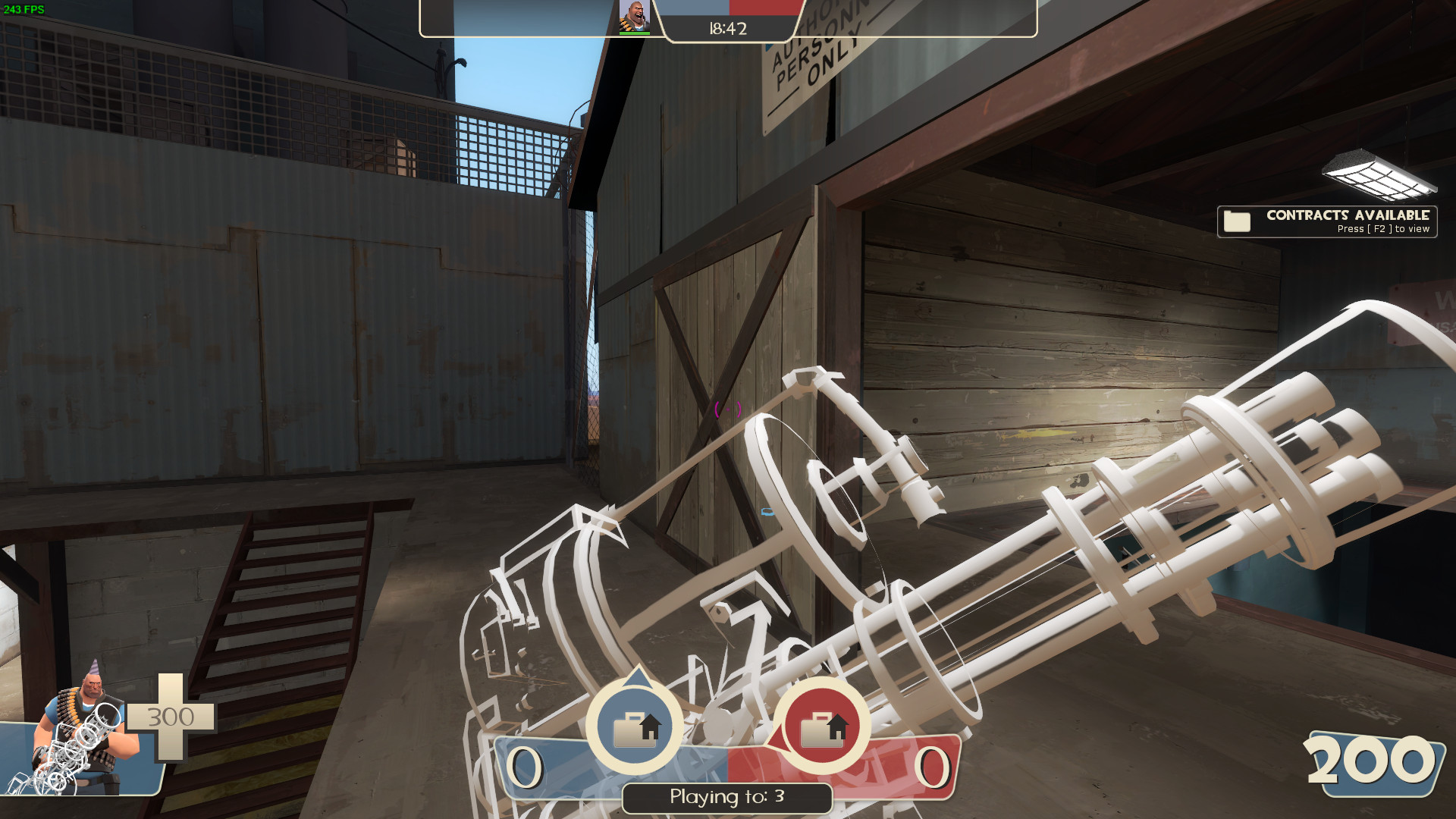1456x819 pixels.
Task: Select the RED score counter showing 0
Action: click(x=931, y=767)
